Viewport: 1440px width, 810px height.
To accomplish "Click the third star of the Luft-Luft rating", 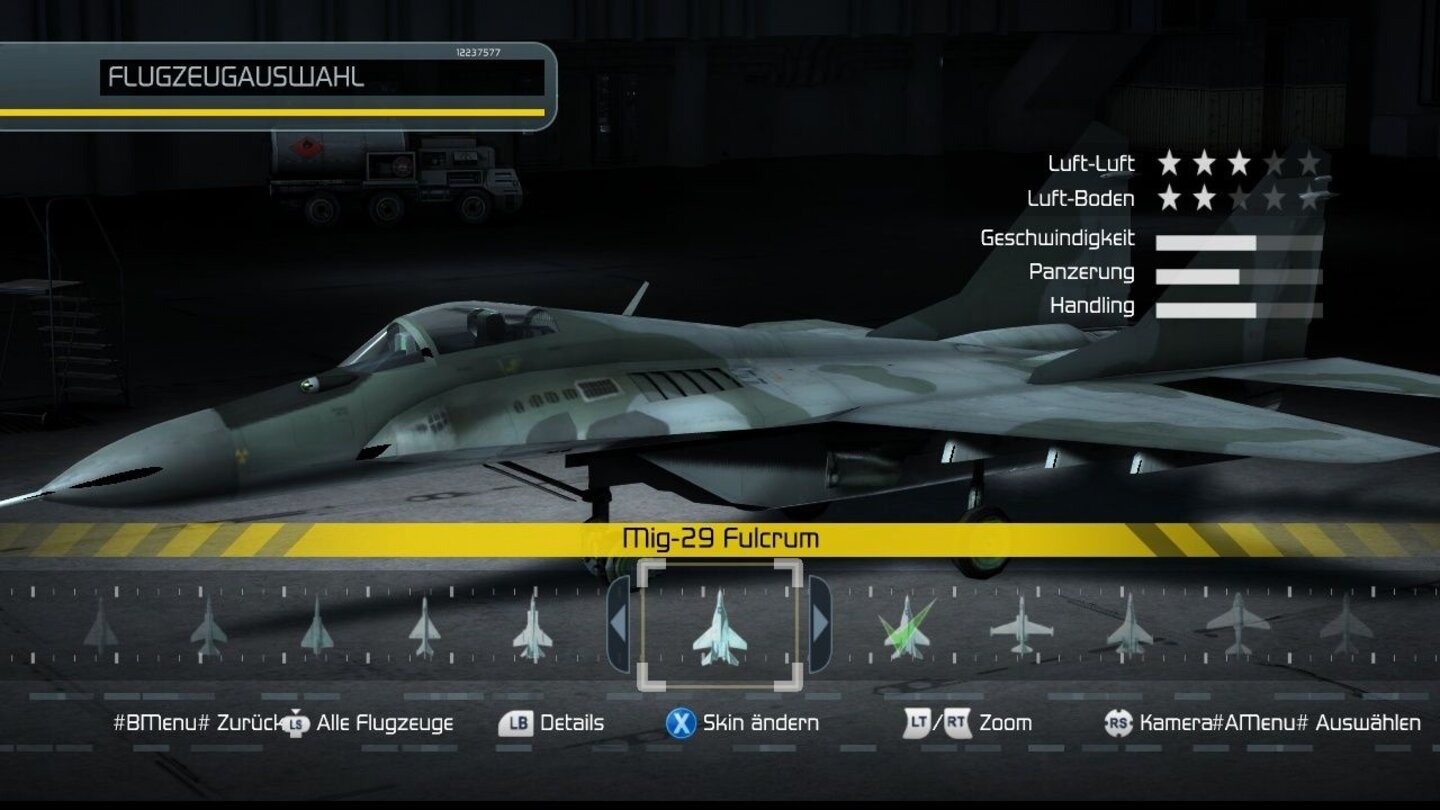I will [1240, 164].
